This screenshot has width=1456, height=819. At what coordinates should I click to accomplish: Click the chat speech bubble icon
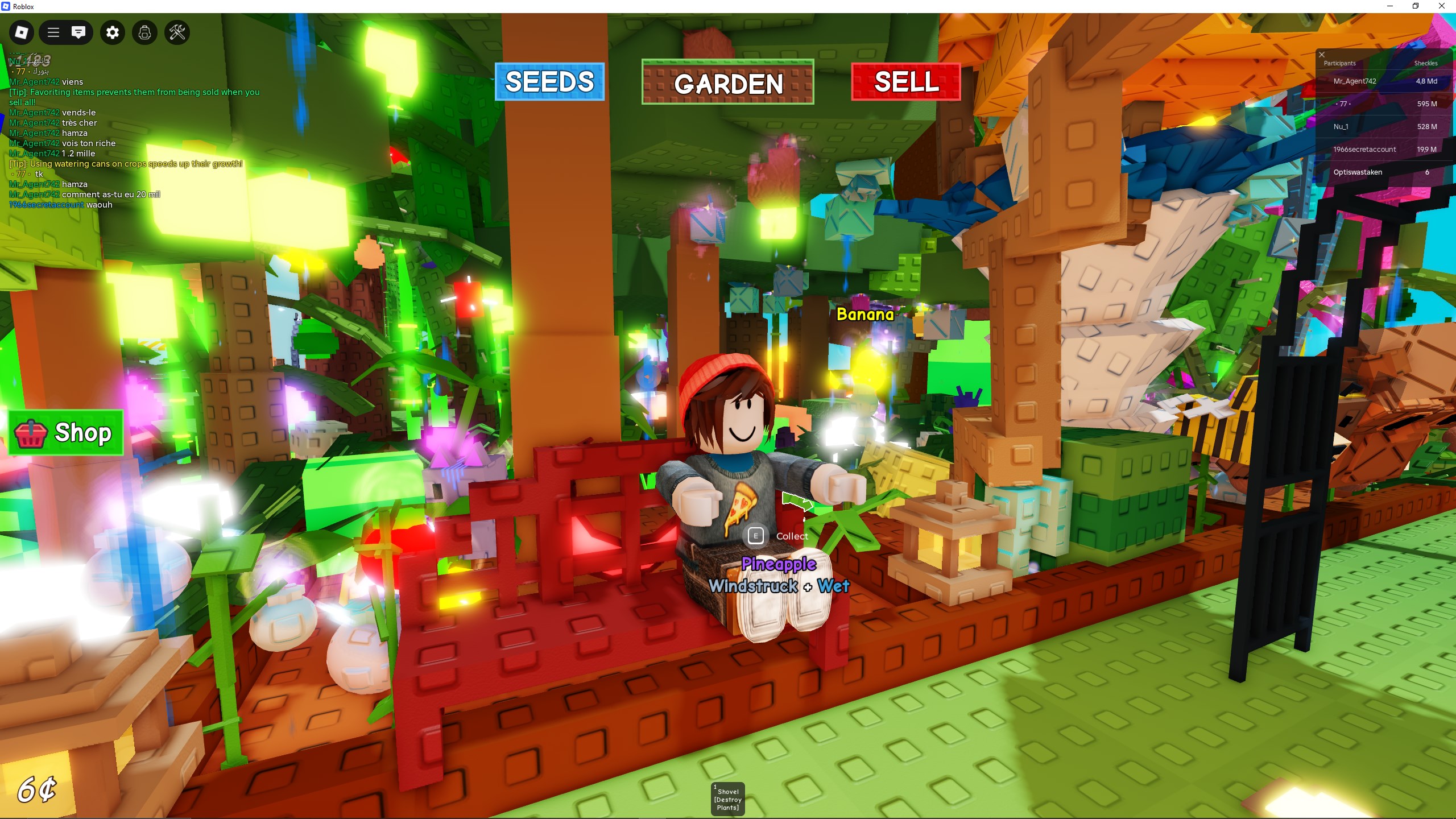(x=79, y=32)
